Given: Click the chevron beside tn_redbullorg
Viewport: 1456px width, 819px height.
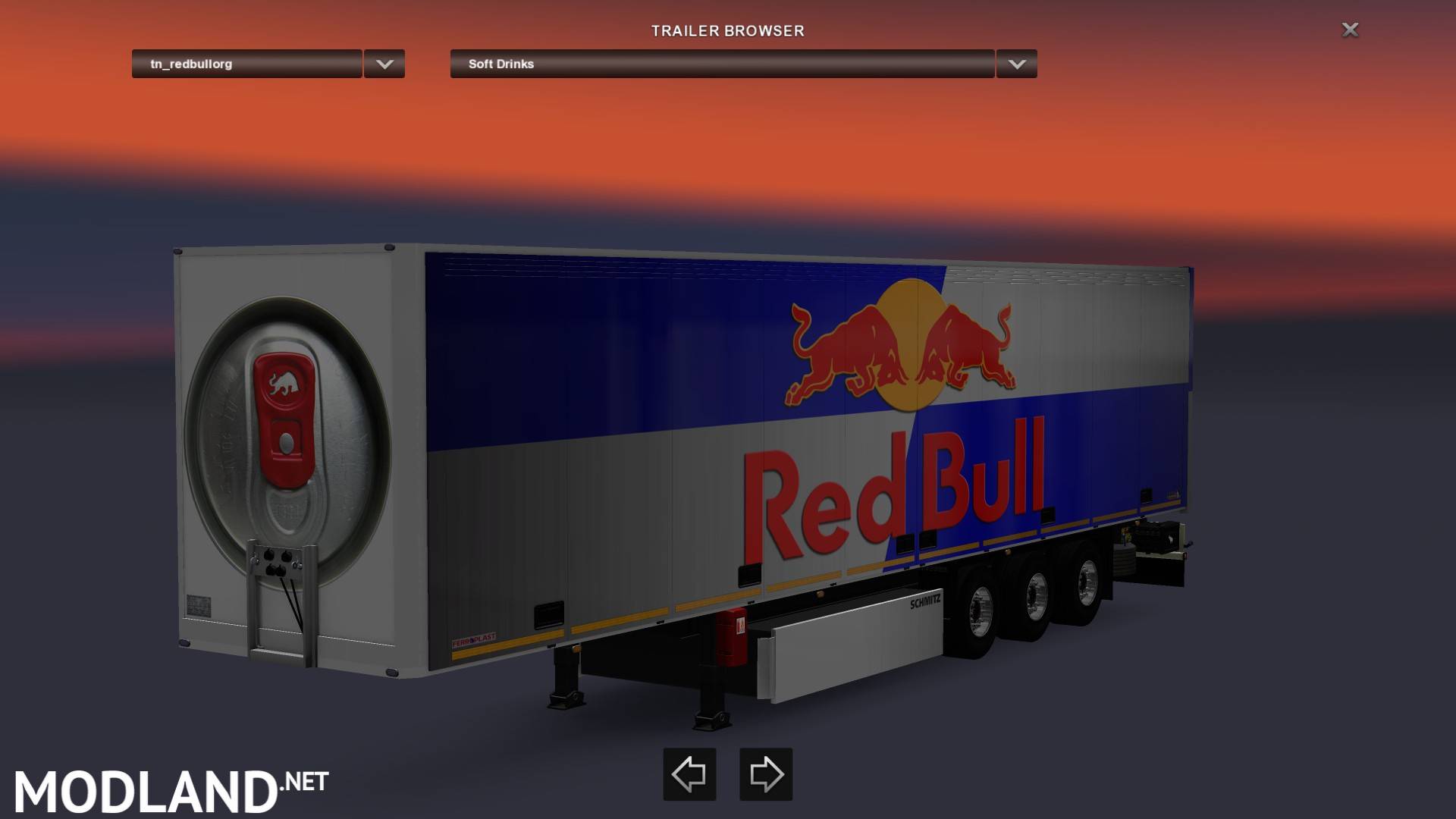Looking at the screenshot, I should click(384, 64).
